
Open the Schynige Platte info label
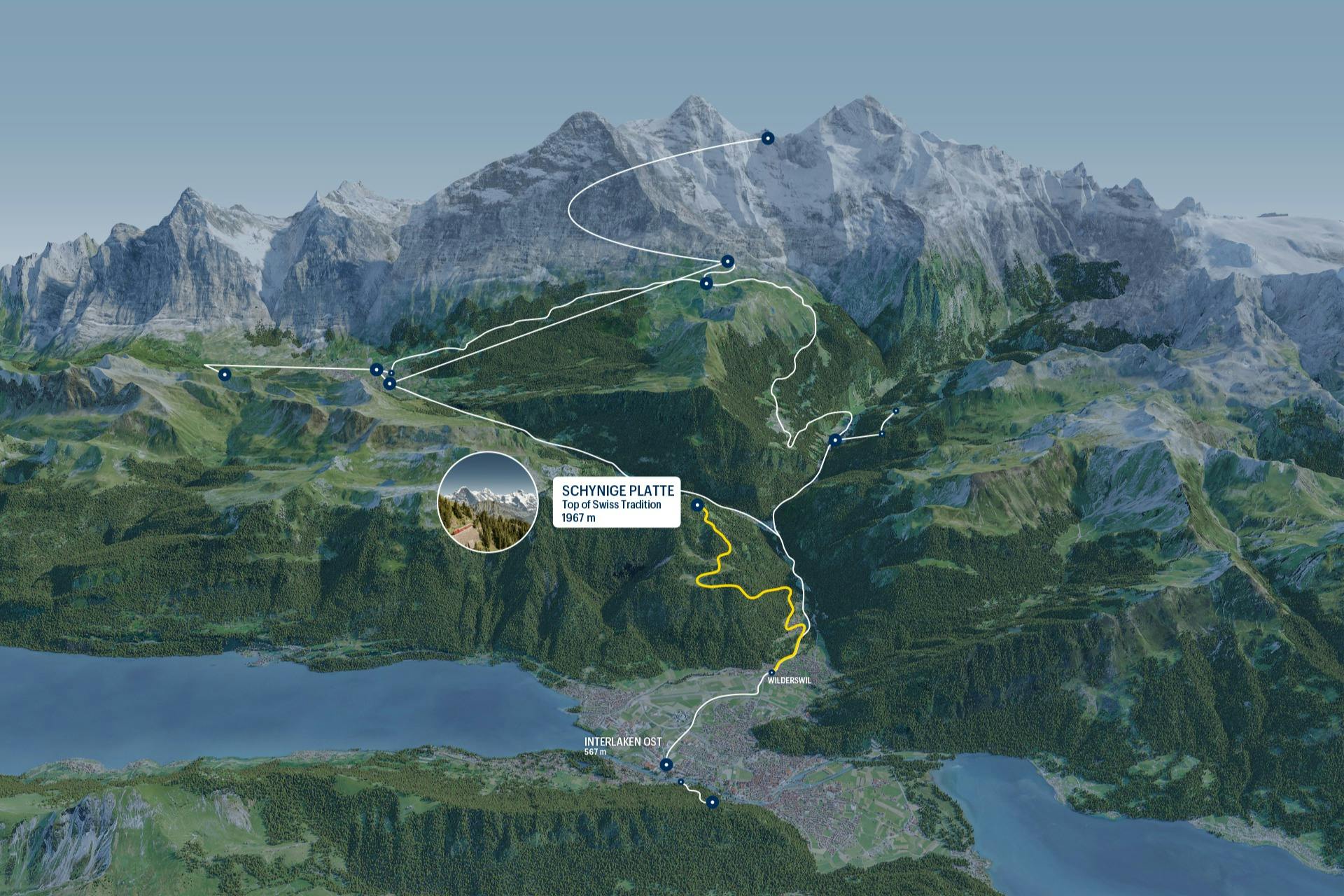617,502
